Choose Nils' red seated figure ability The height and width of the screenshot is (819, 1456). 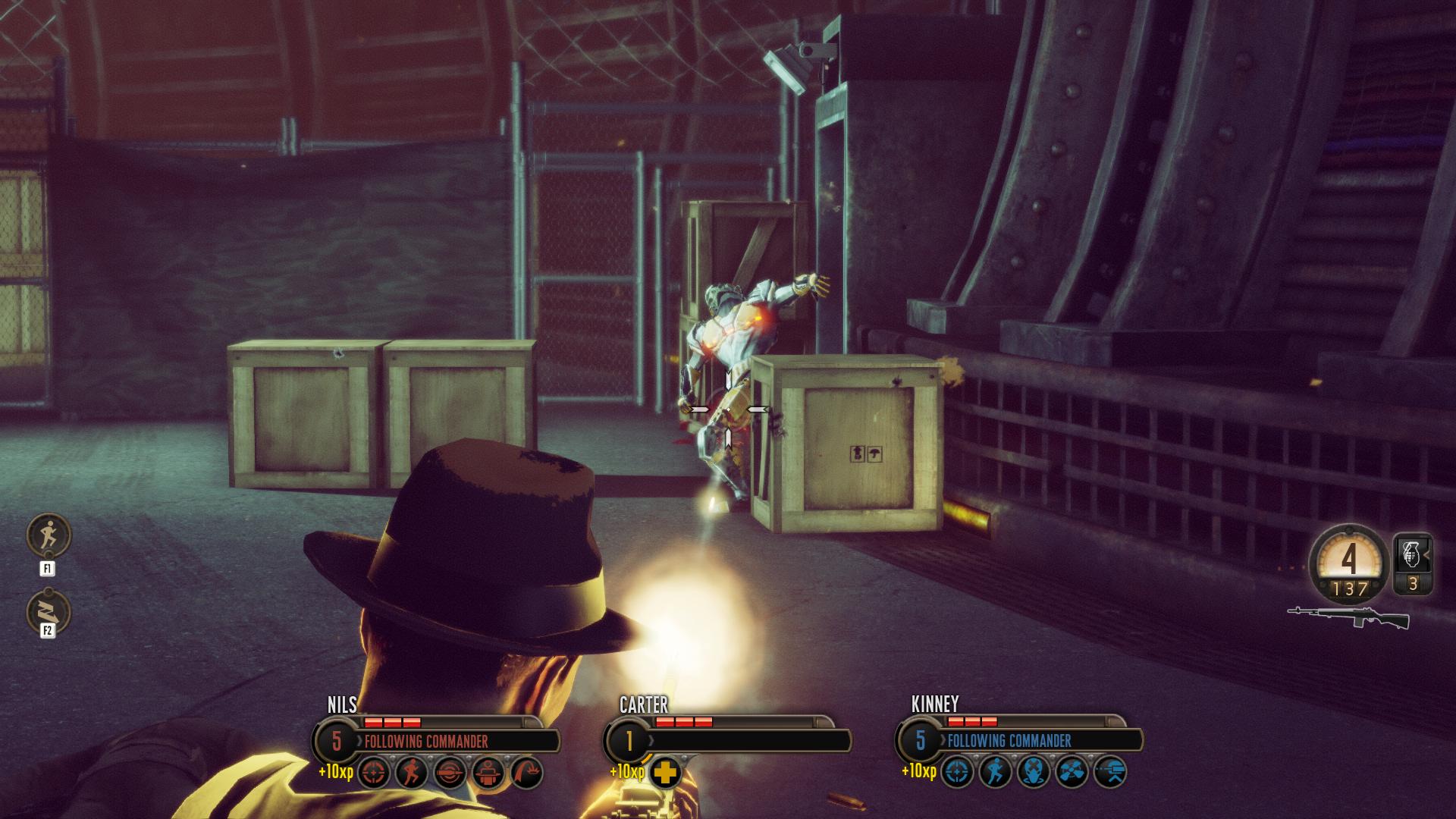pos(488,773)
